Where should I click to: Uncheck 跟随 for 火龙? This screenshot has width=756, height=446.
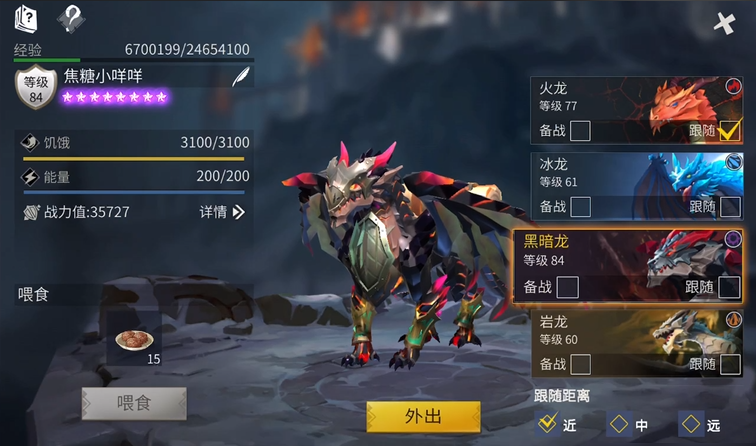[729, 130]
